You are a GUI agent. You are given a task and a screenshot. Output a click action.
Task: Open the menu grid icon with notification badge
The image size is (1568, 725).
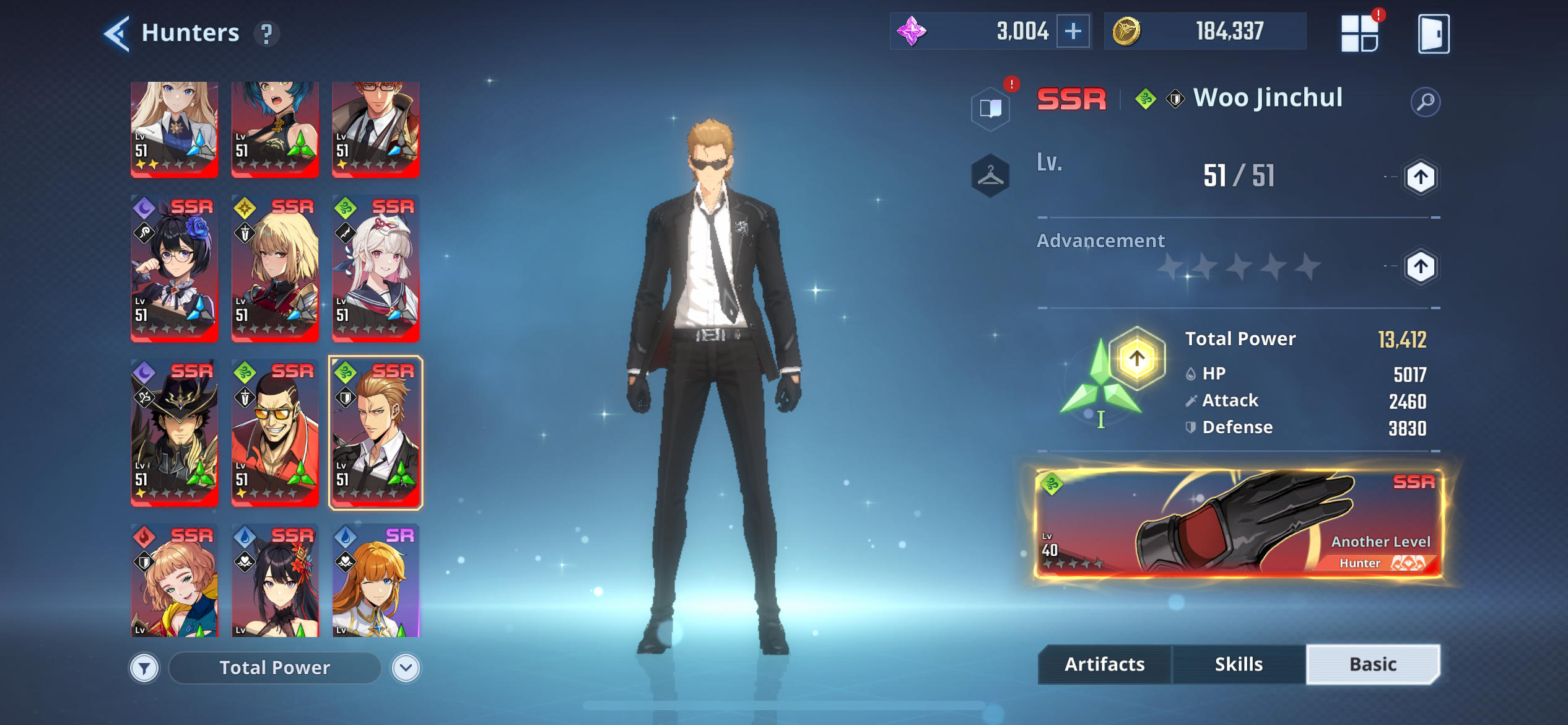point(1360,34)
